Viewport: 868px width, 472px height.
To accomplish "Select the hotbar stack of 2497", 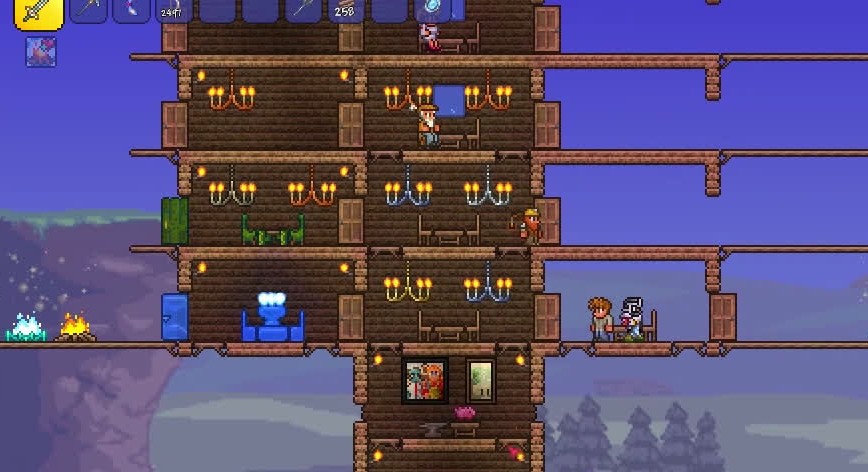I will pyautogui.click(x=174, y=10).
